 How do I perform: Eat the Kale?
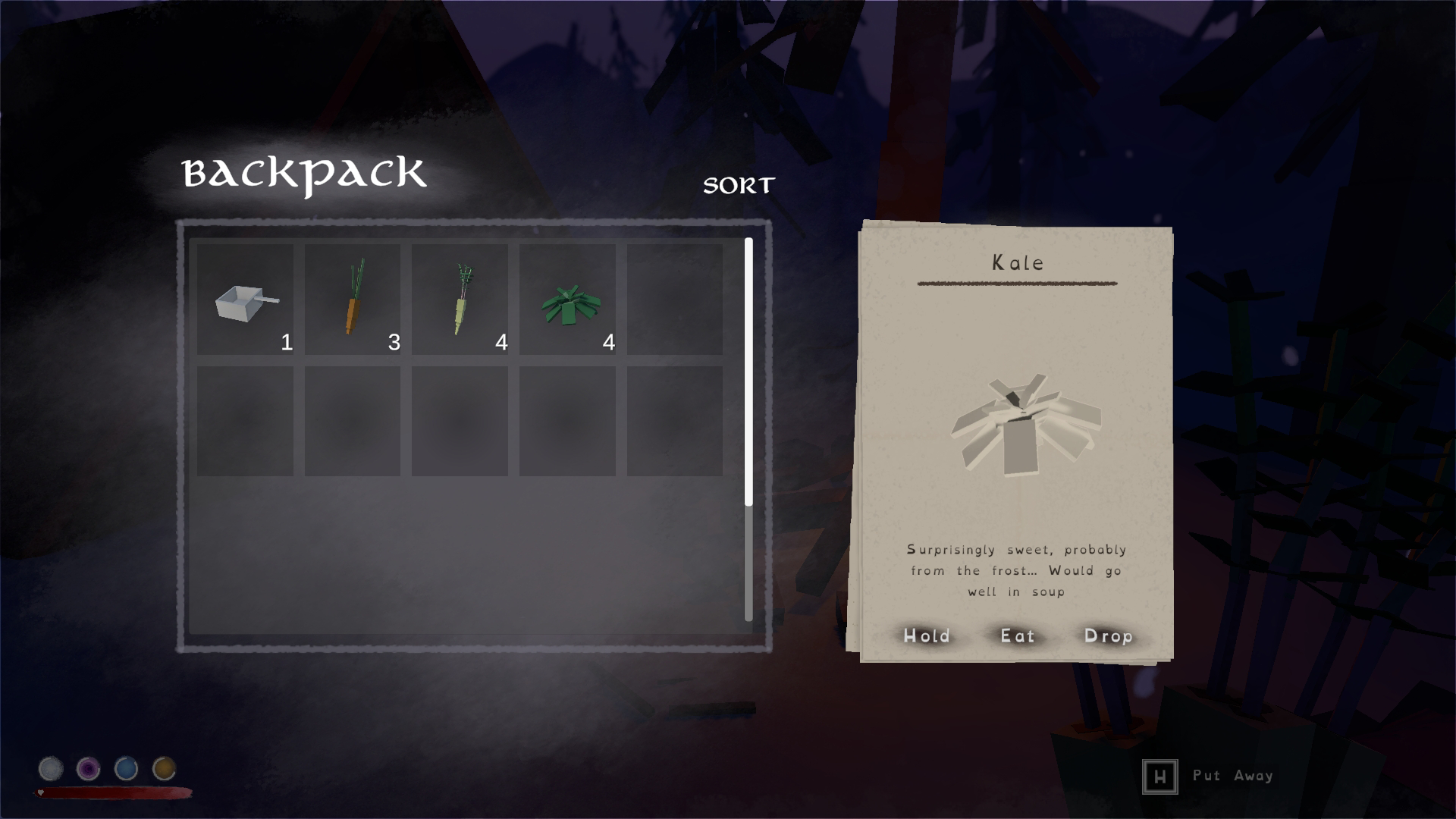point(1018,636)
